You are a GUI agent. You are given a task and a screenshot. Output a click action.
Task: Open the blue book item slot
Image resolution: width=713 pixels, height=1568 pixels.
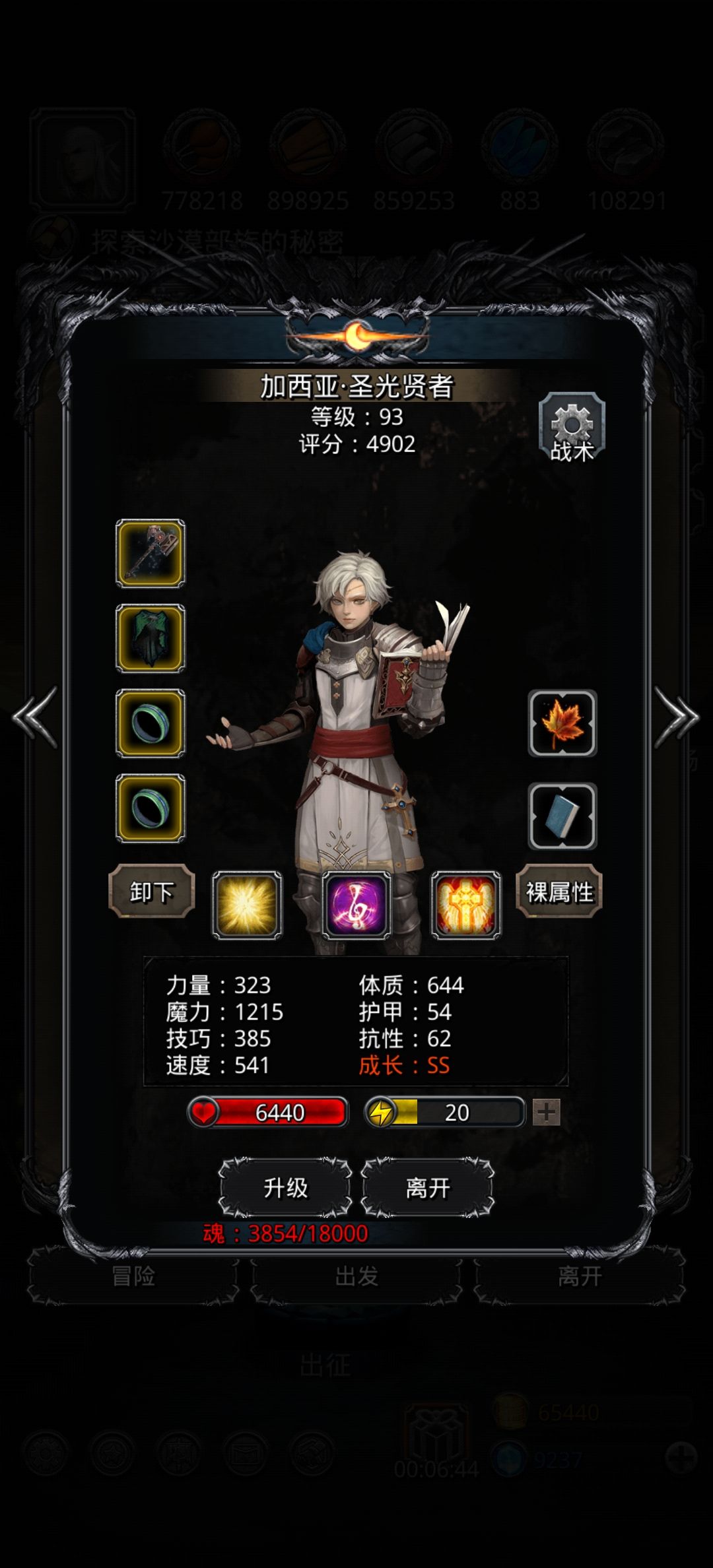(x=562, y=816)
